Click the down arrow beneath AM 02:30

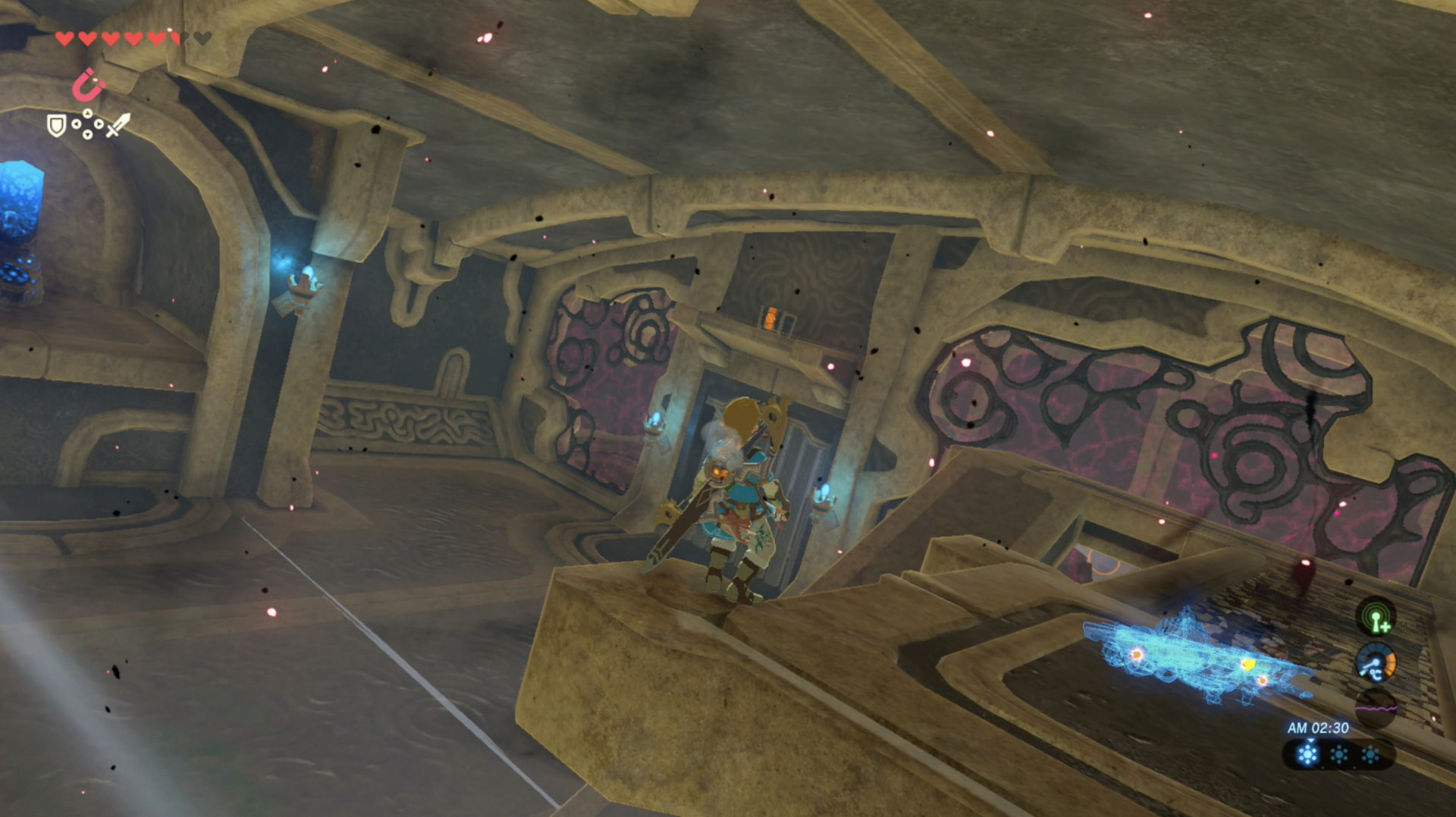pyautogui.click(x=1310, y=740)
